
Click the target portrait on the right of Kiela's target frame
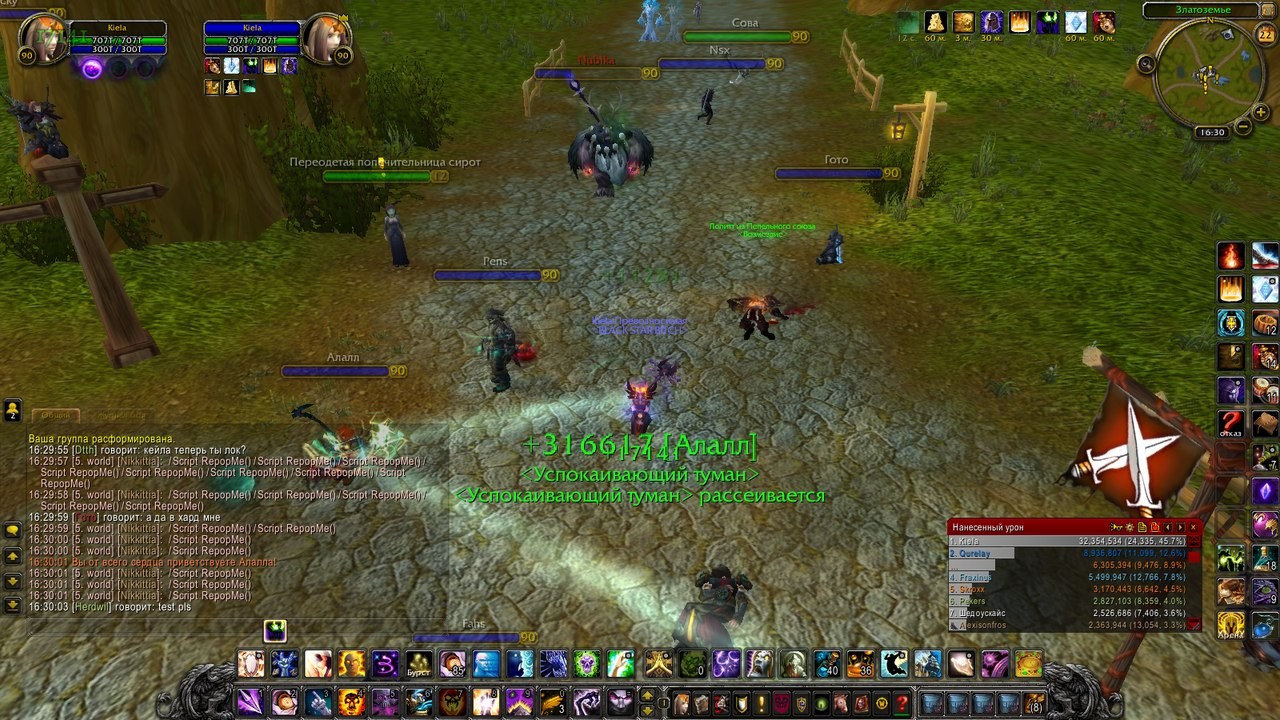(326, 40)
